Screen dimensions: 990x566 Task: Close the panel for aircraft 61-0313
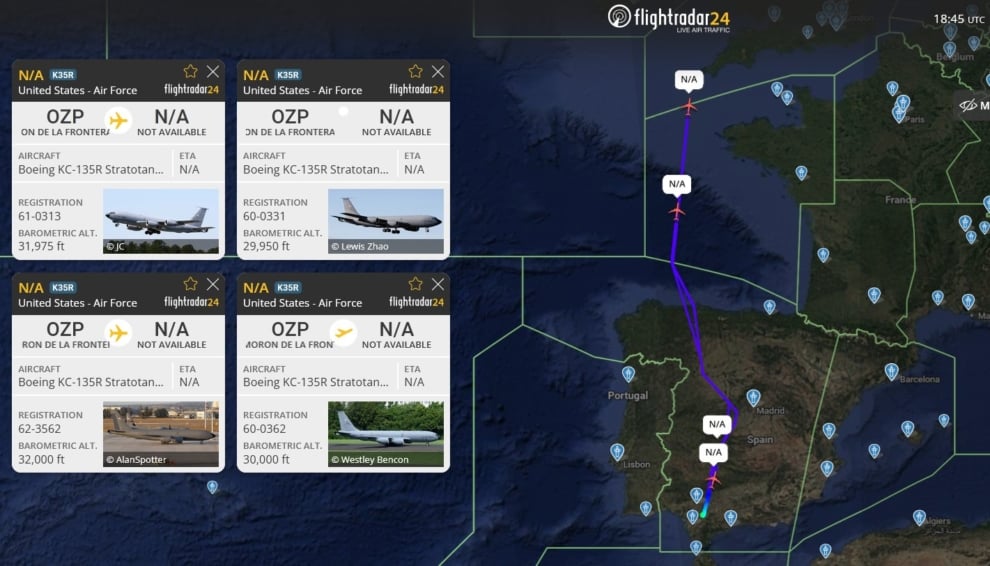(213, 72)
